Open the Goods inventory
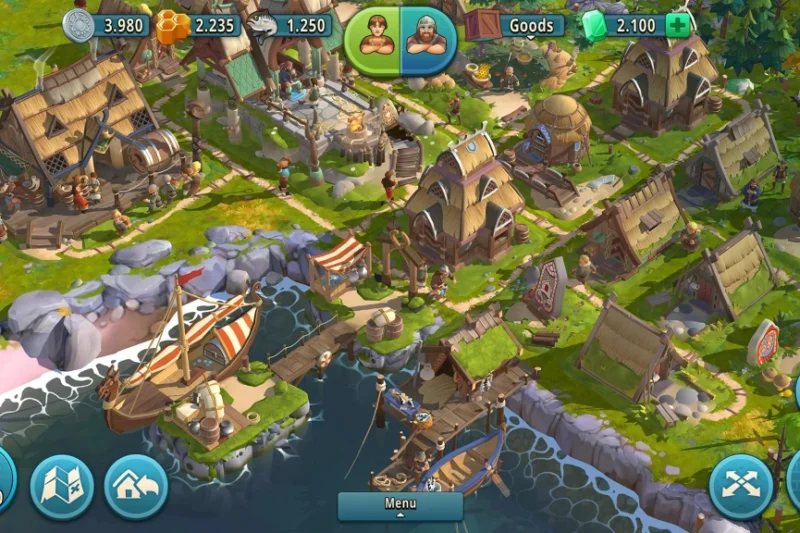Image resolution: width=800 pixels, height=533 pixels. click(530, 25)
